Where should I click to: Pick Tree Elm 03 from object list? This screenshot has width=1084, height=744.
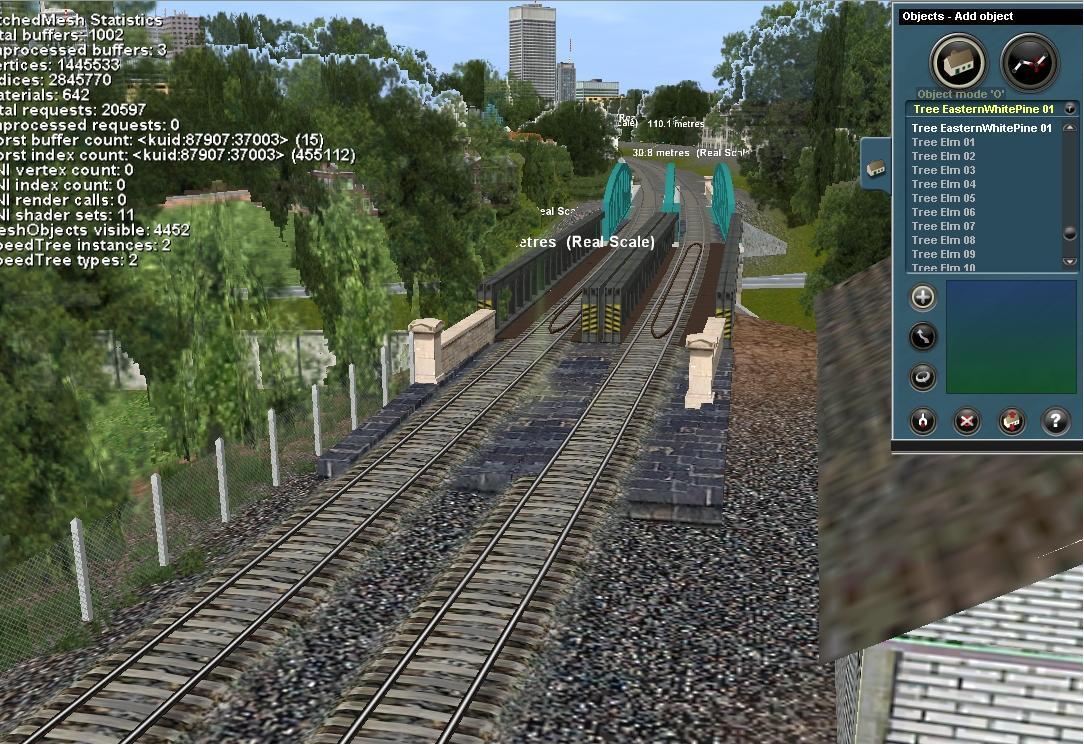click(x=943, y=171)
